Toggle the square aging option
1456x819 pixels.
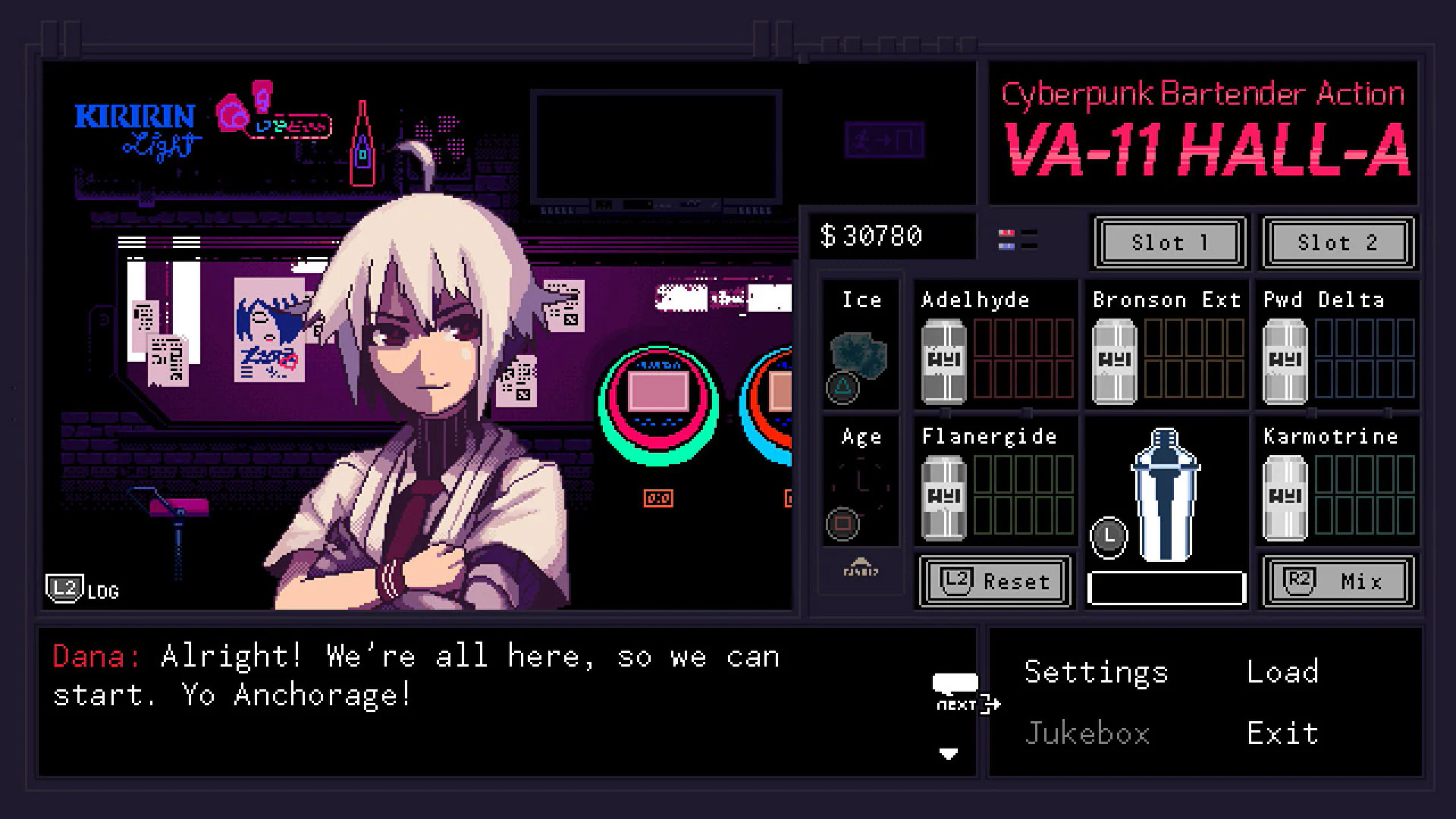pos(843,525)
